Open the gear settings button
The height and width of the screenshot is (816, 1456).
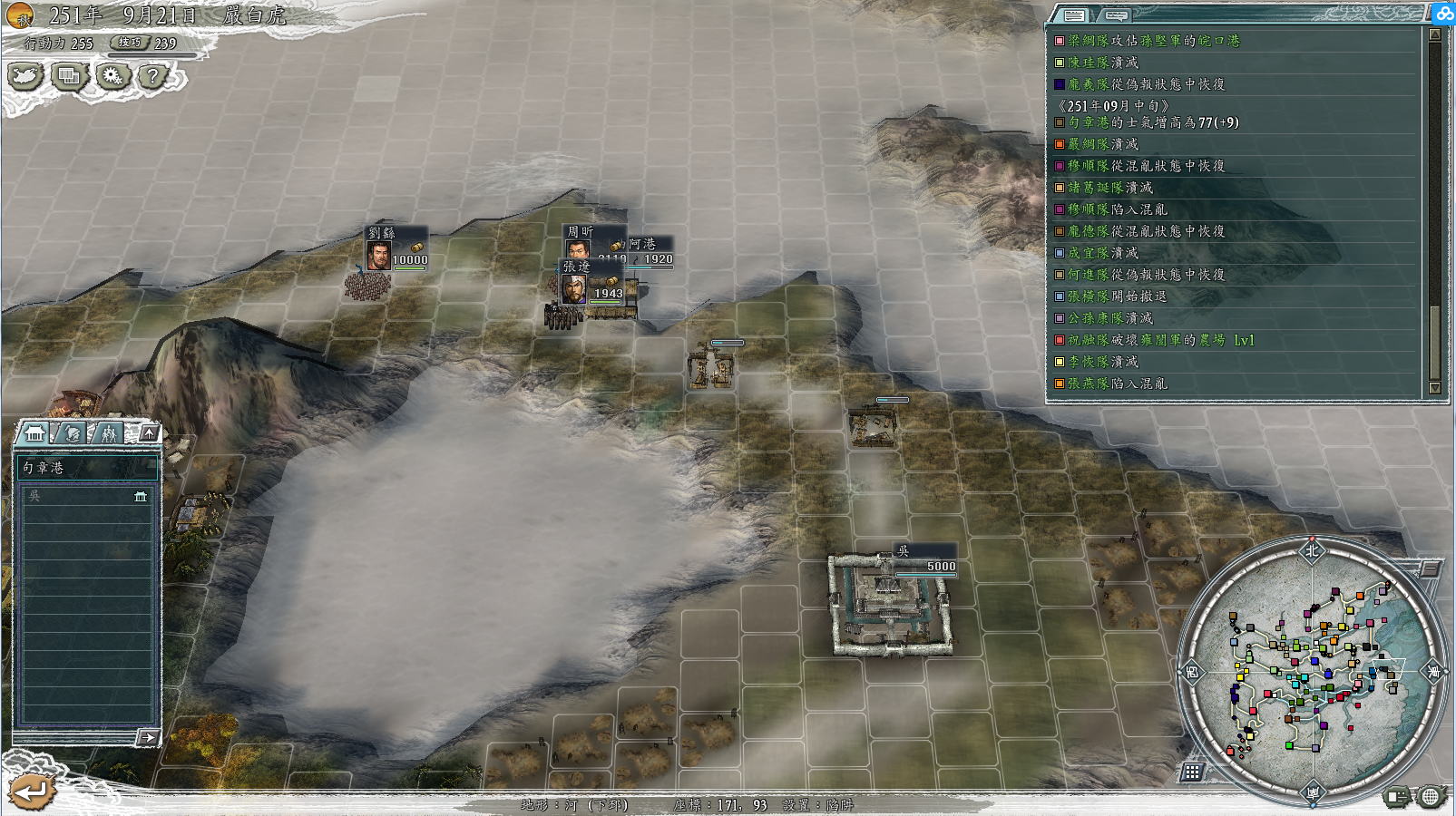click(112, 77)
